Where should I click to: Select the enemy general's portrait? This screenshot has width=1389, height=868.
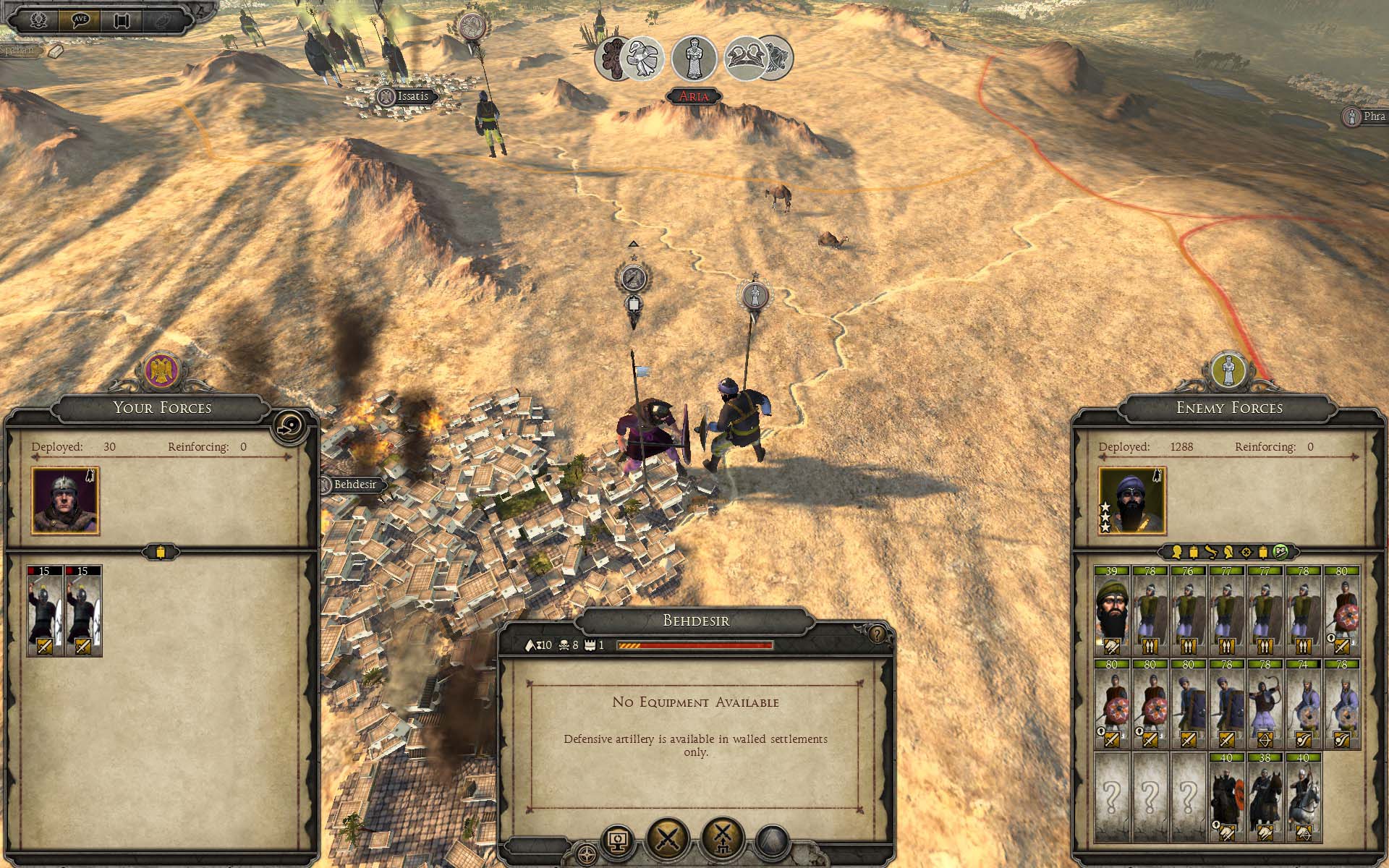point(1131,501)
